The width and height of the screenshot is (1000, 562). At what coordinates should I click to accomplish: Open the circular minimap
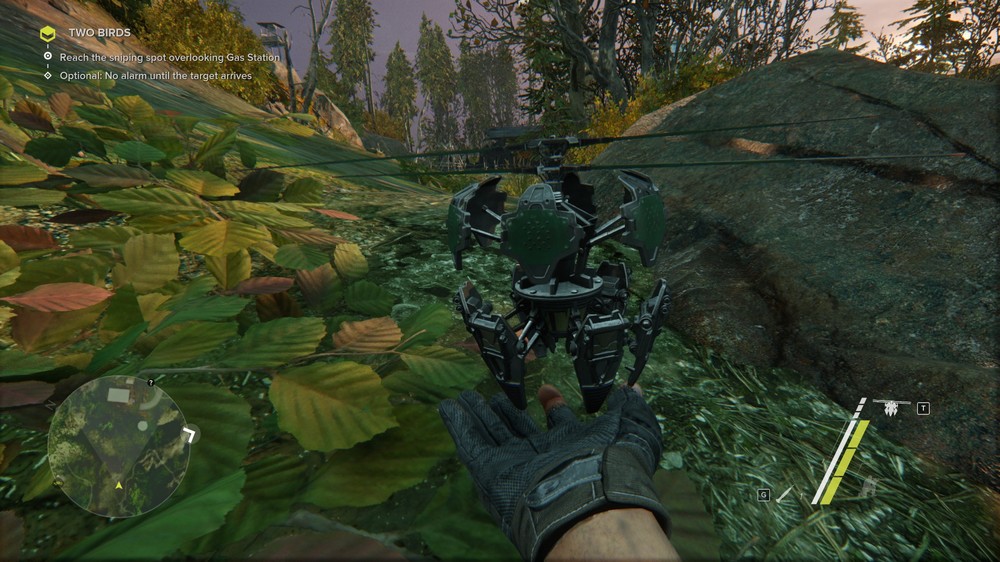118,446
